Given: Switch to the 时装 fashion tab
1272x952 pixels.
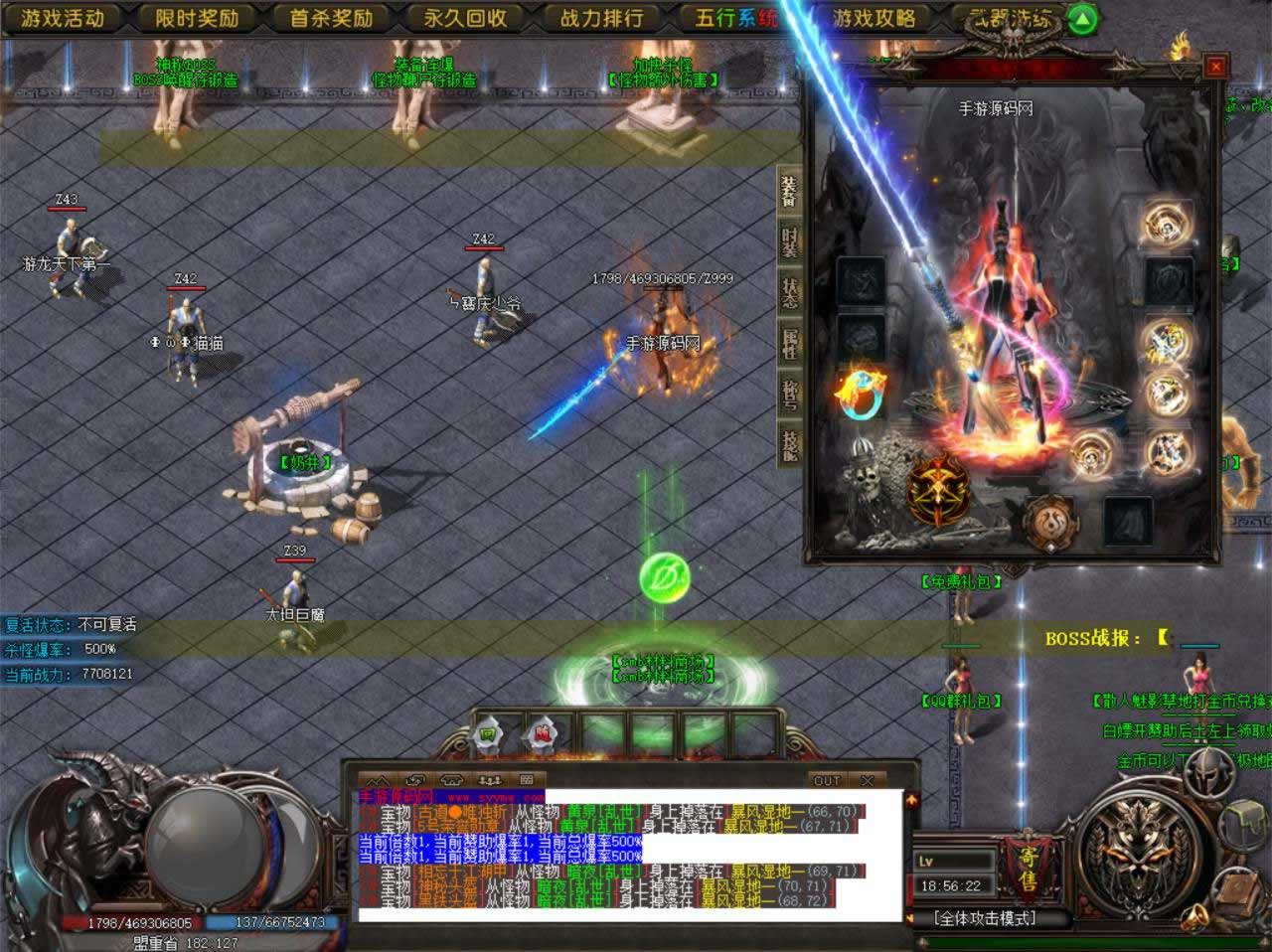Looking at the screenshot, I should pos(789,242).
